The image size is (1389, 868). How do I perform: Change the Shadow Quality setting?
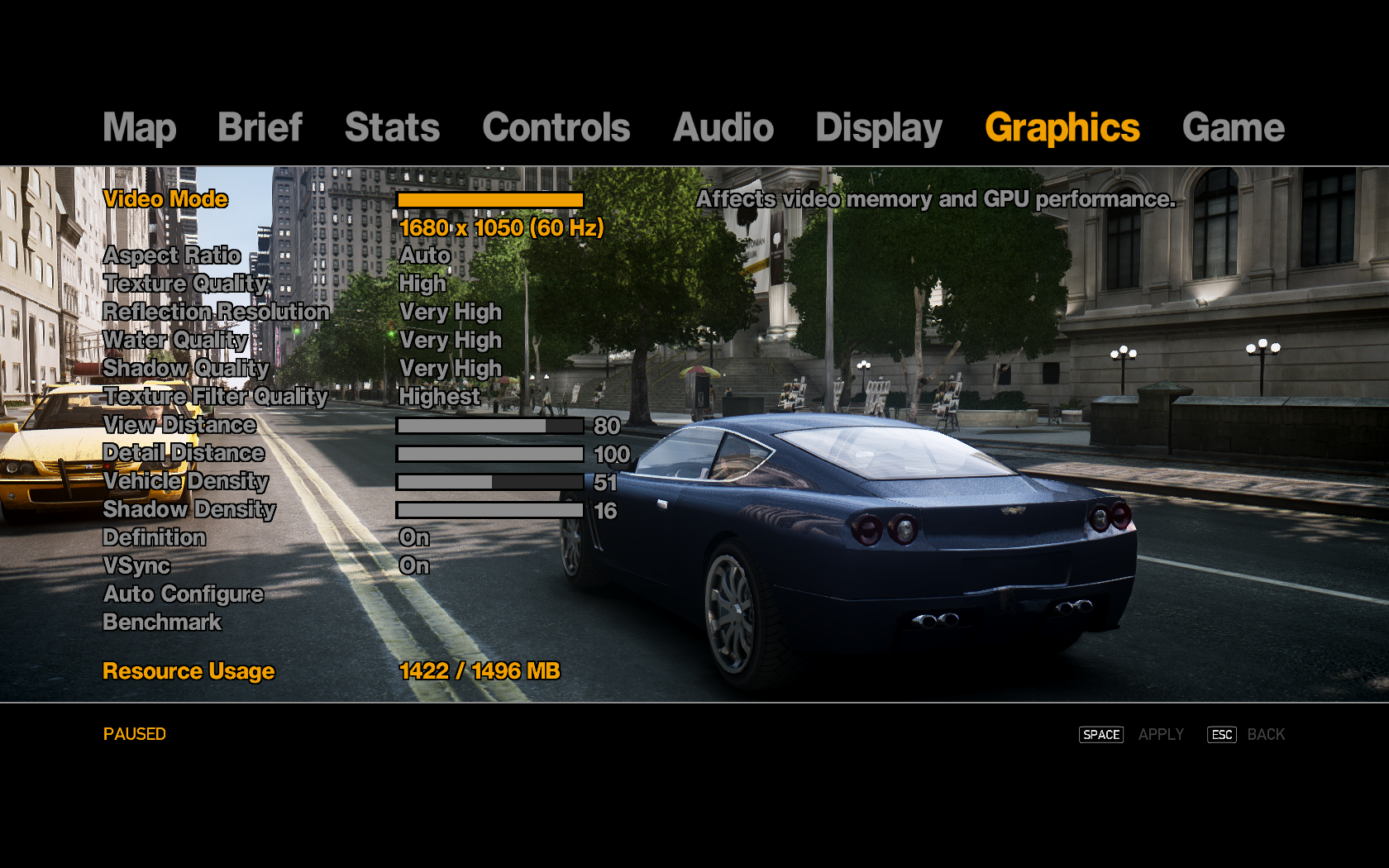tap(185, 368)
